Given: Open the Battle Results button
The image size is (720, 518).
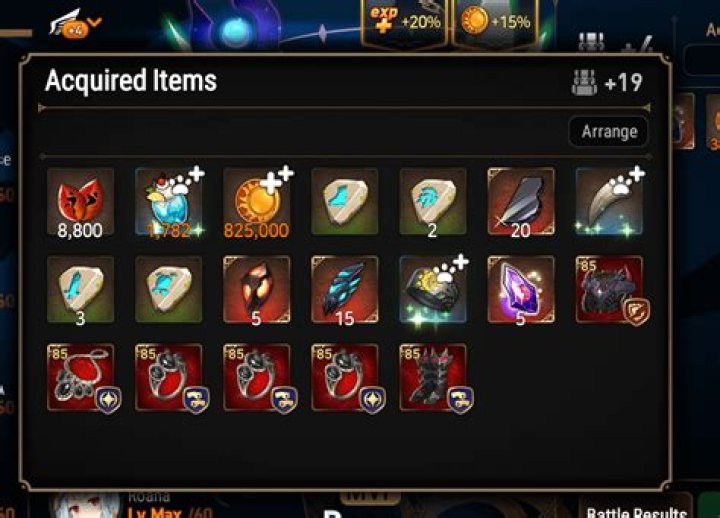Looking at the screenshot, I should point(636,510).
